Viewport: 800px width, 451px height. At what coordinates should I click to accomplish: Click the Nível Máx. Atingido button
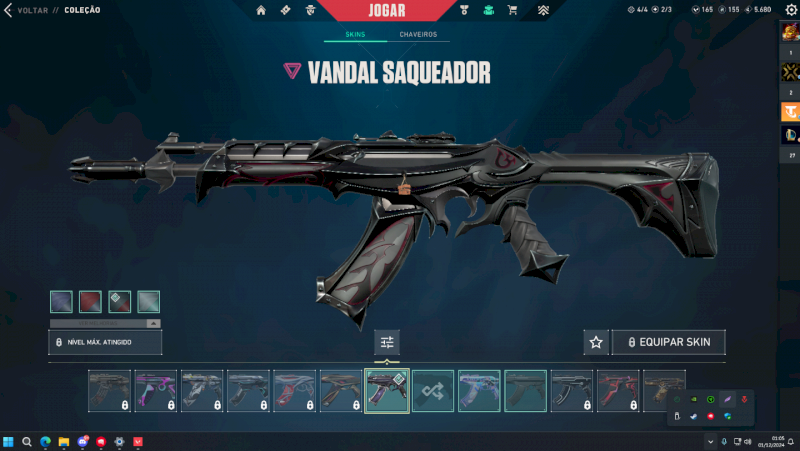click(x=105, y=342)
